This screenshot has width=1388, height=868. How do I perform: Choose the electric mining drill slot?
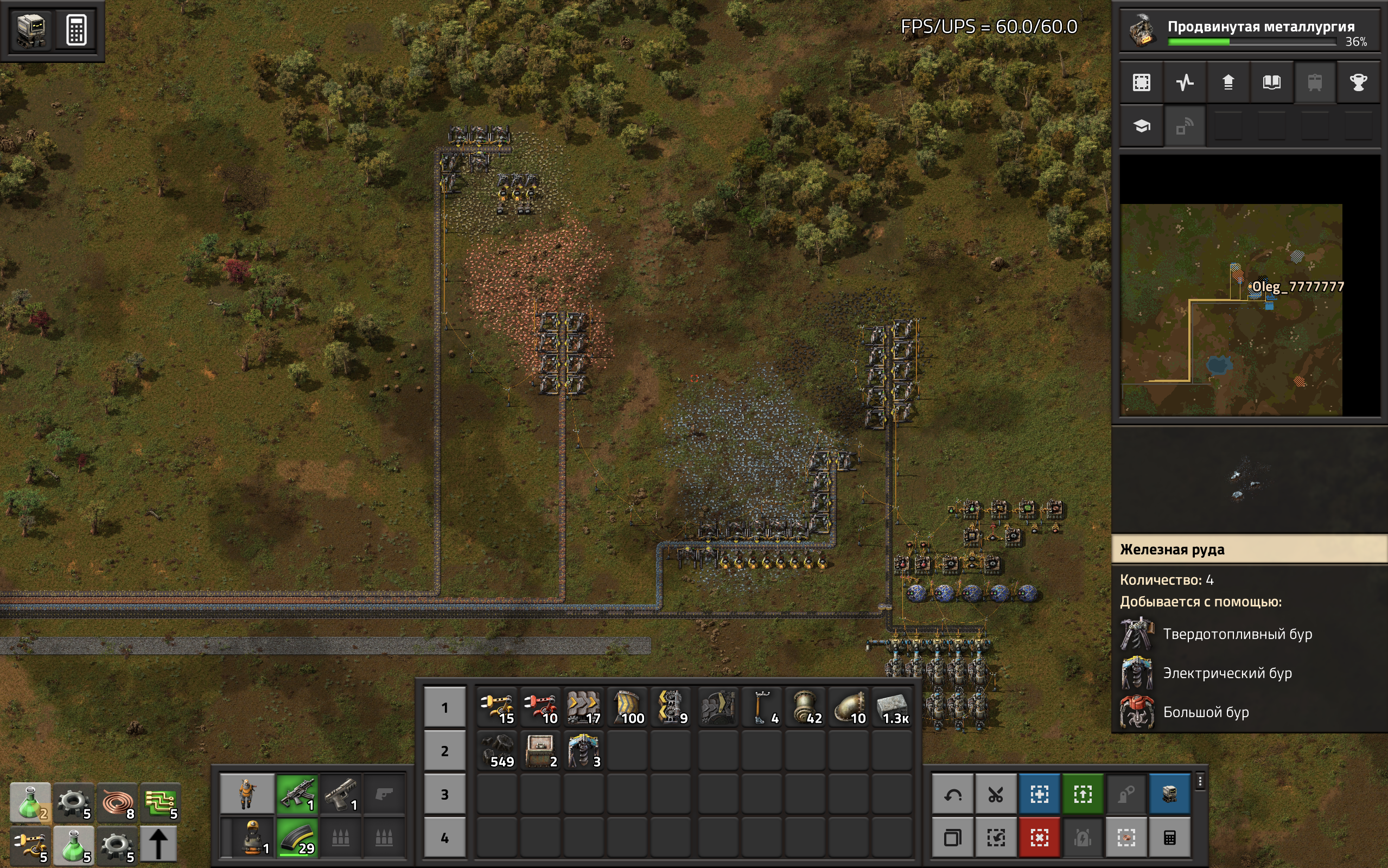[x=584, y=751]
